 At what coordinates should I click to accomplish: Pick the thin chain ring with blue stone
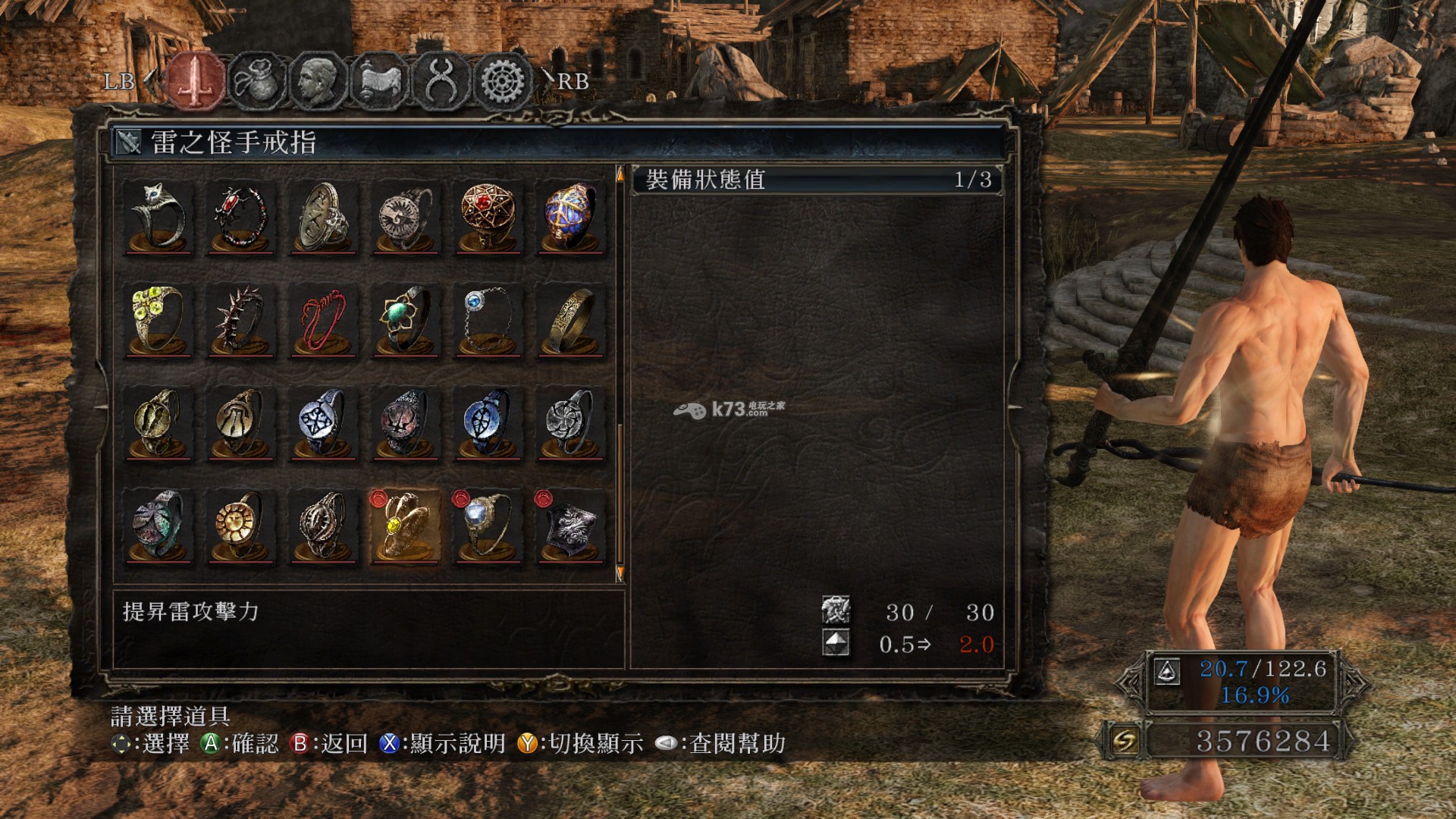click(488, 320)
